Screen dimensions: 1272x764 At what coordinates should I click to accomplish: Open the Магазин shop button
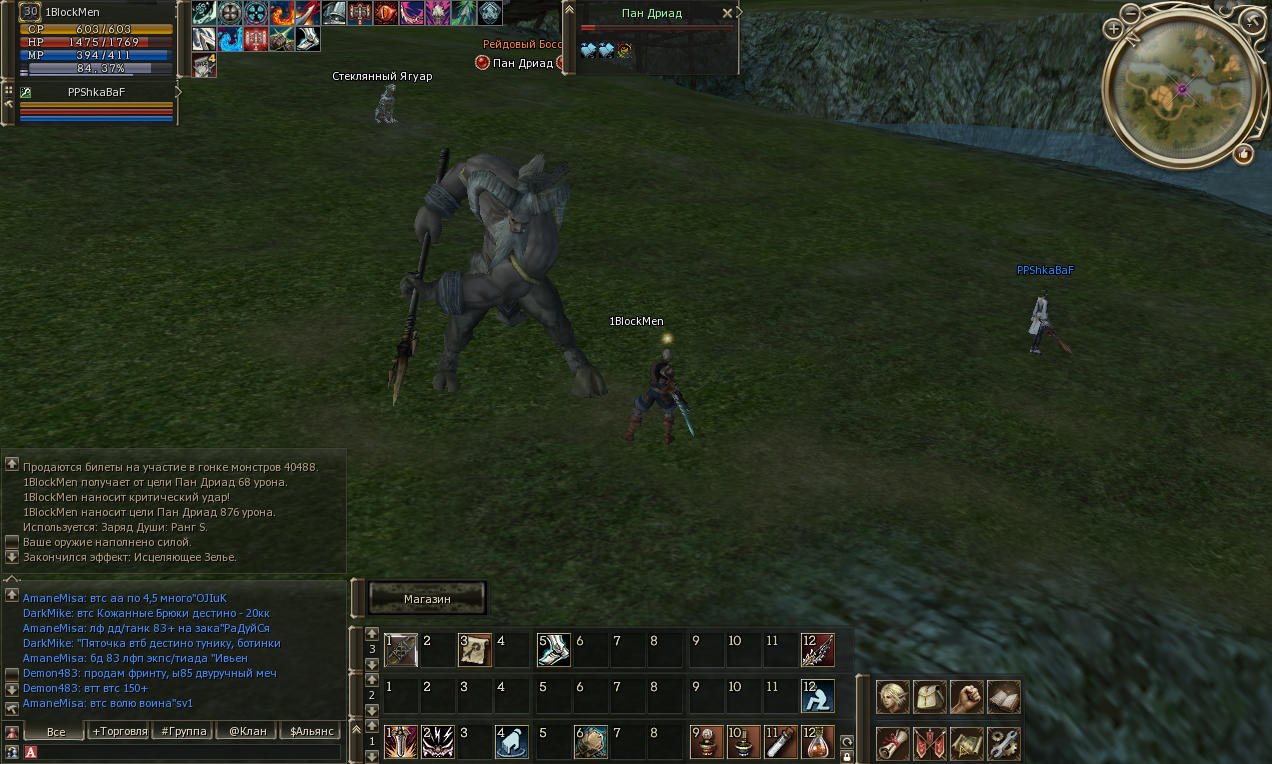pos(427,598)
